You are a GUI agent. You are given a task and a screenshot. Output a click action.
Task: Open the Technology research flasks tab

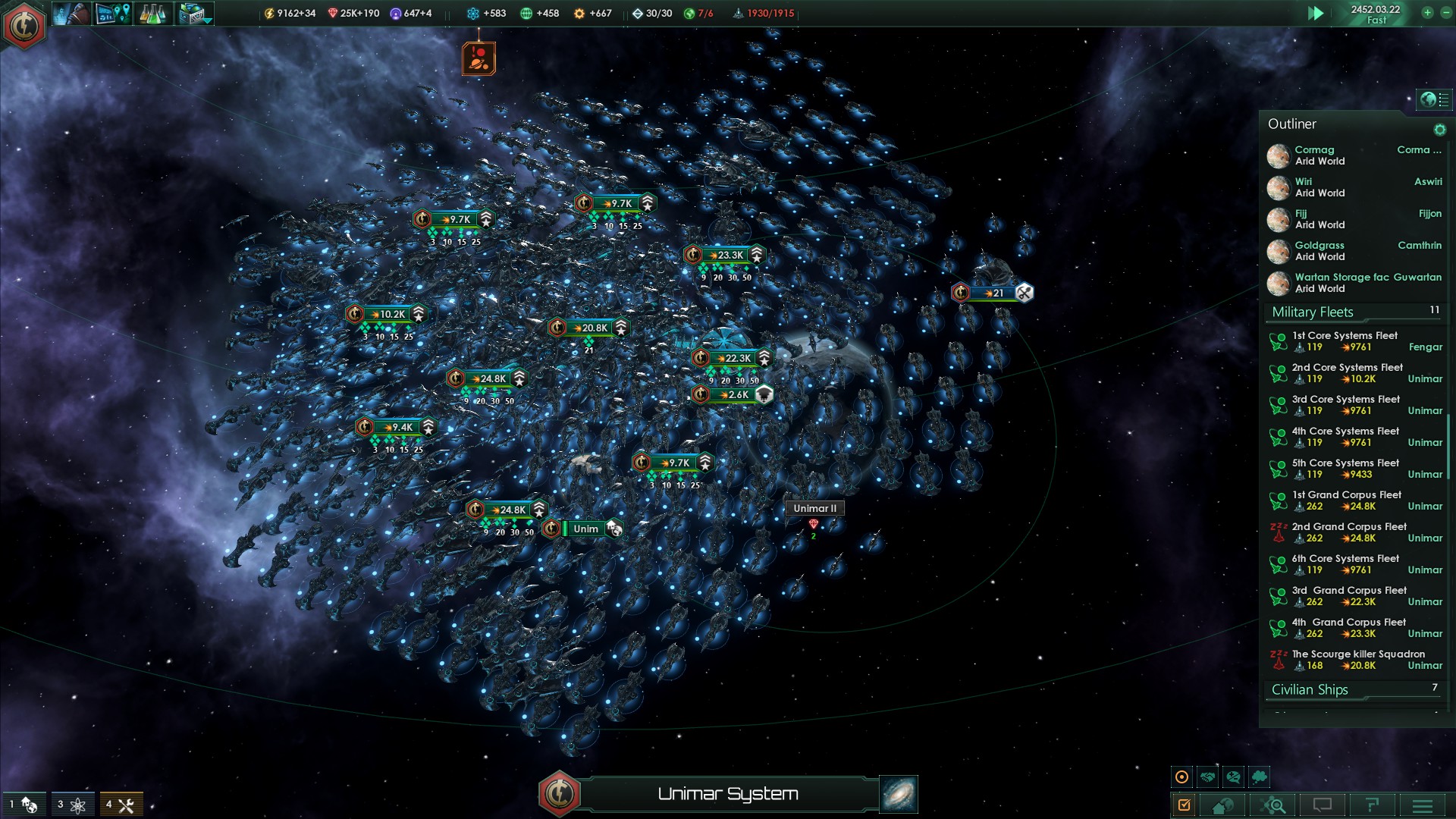(152, 14)
